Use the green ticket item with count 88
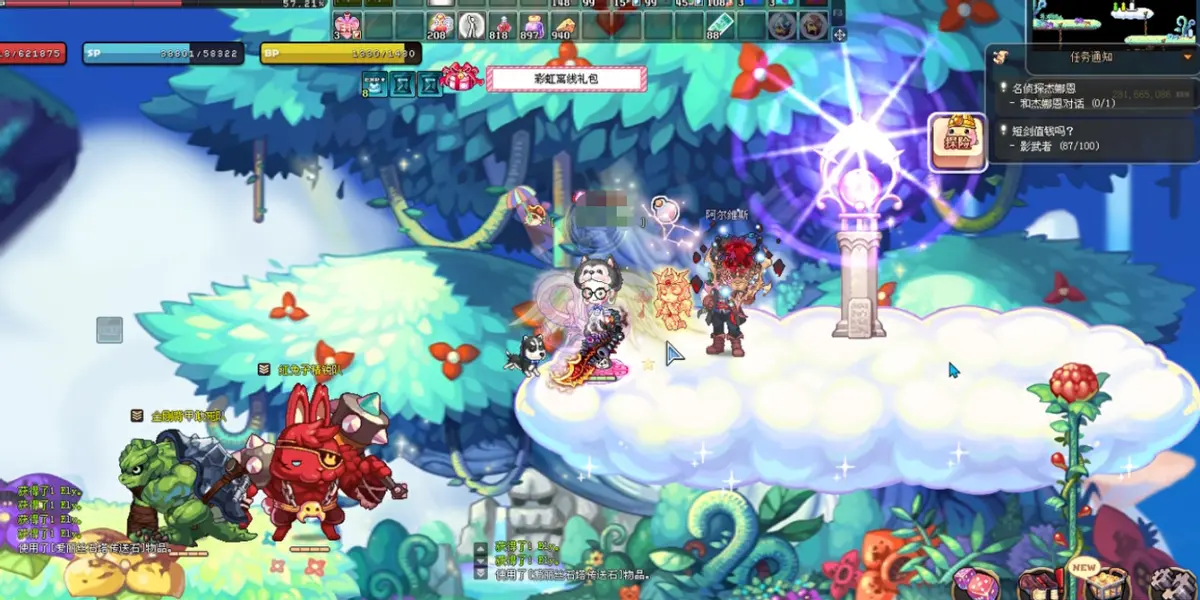1200x600 pixels. point(719,24)
